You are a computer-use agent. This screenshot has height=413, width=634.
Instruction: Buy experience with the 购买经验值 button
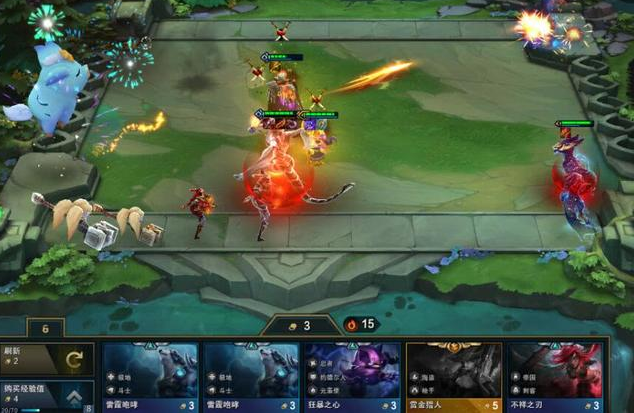click(x=47, y=395)
